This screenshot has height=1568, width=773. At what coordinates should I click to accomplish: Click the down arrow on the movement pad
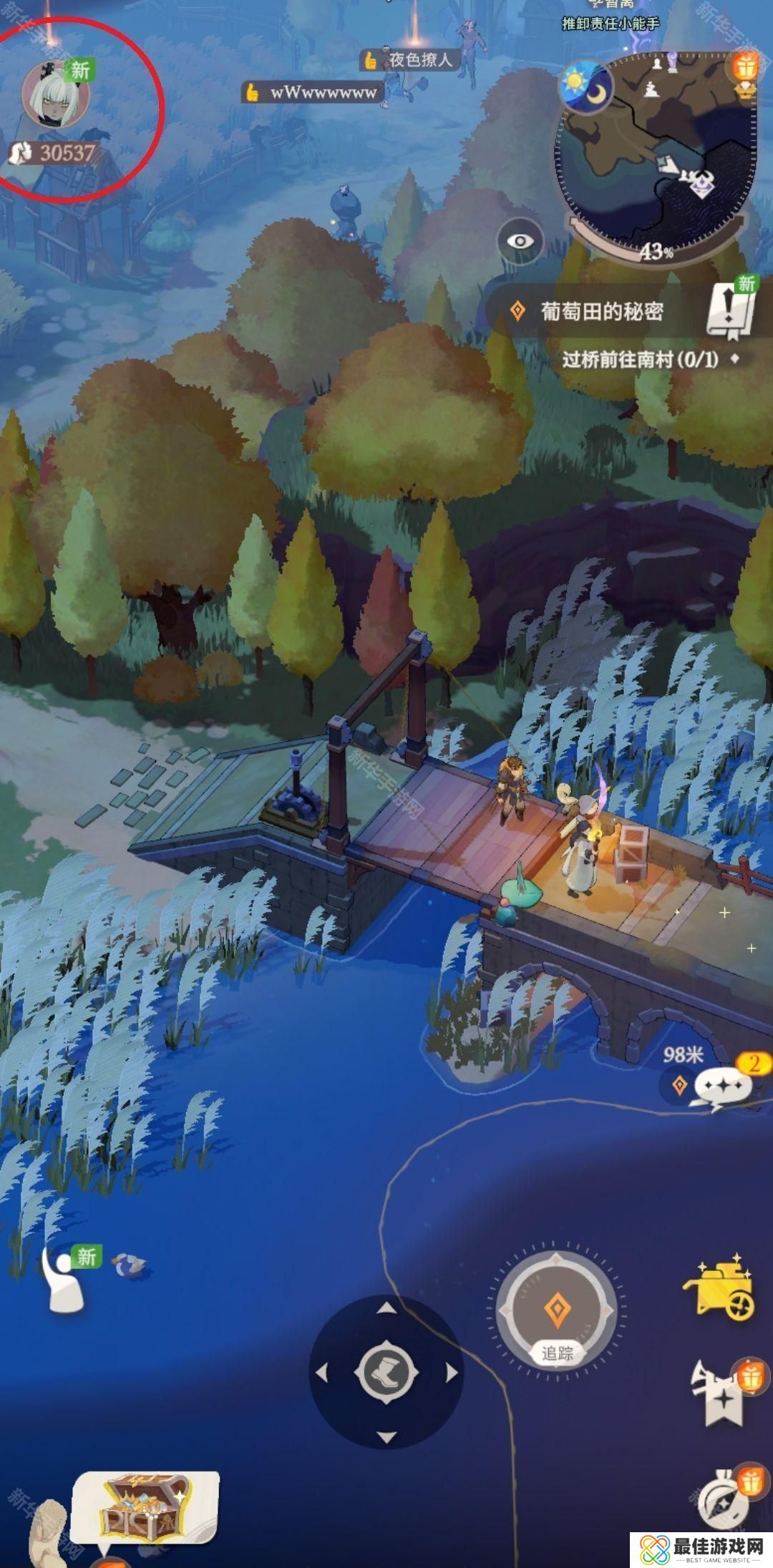[386, 1437]
